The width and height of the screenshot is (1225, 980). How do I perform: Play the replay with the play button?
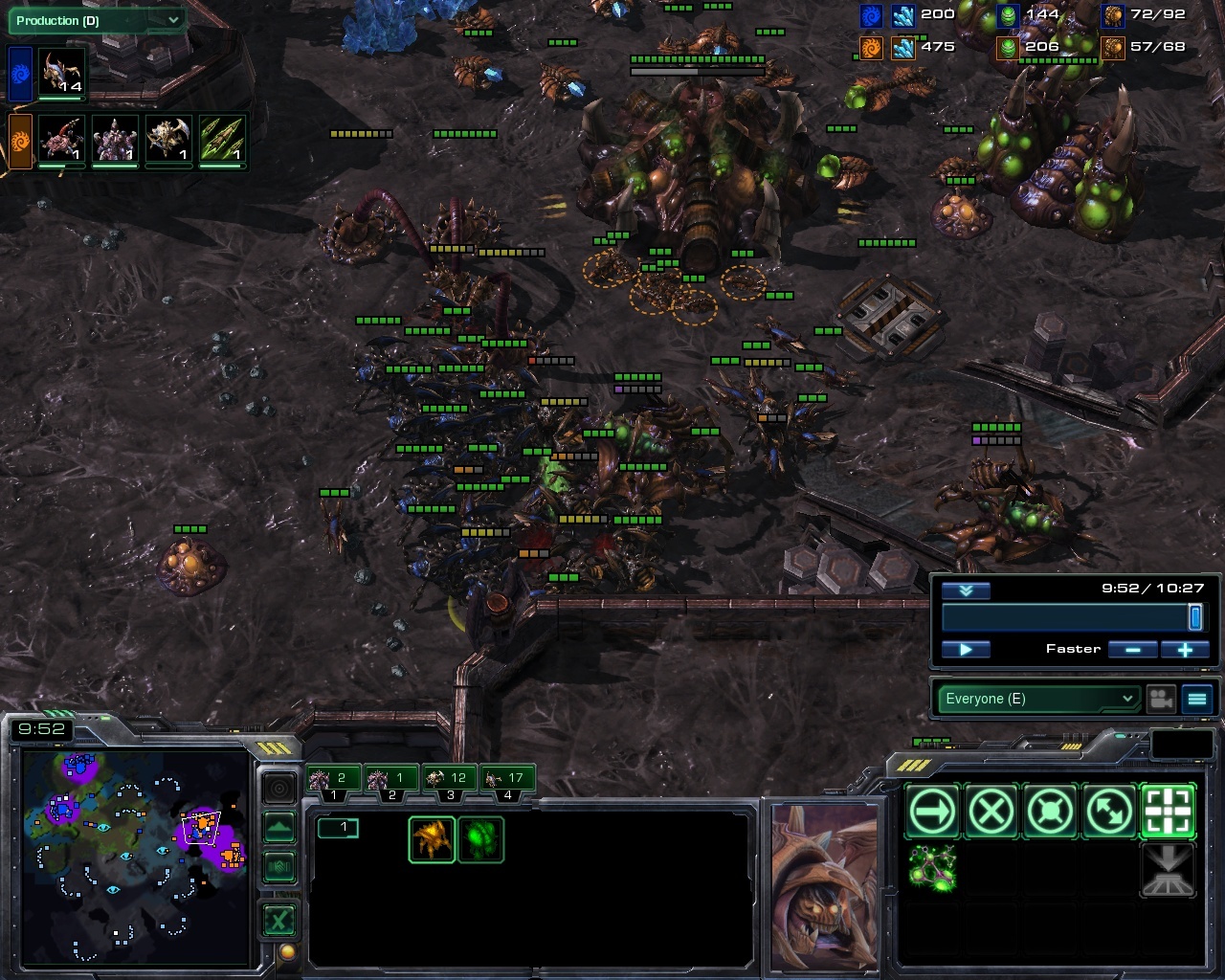965,650
